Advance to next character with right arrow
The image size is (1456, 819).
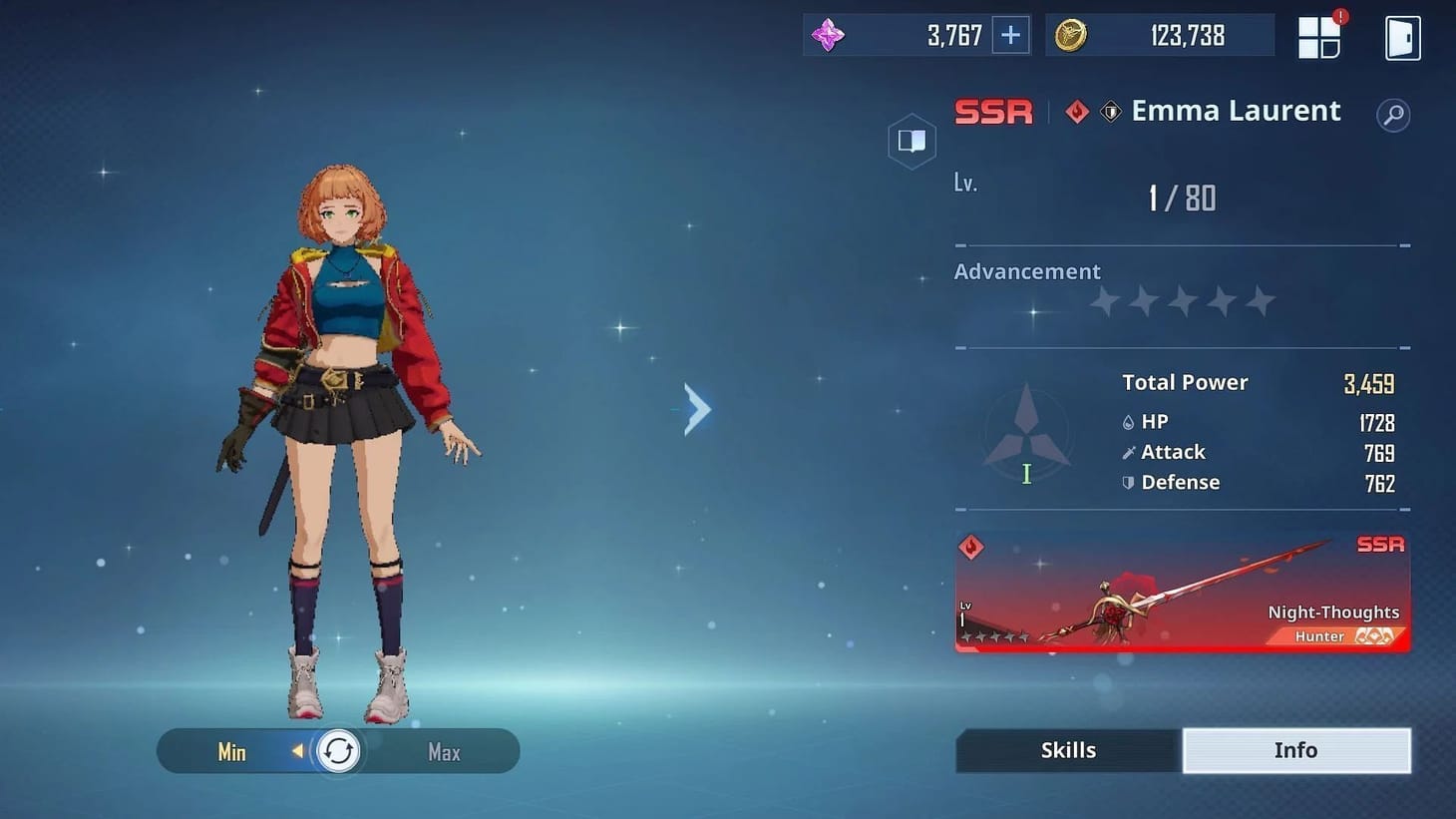click(x=696, y=408)
